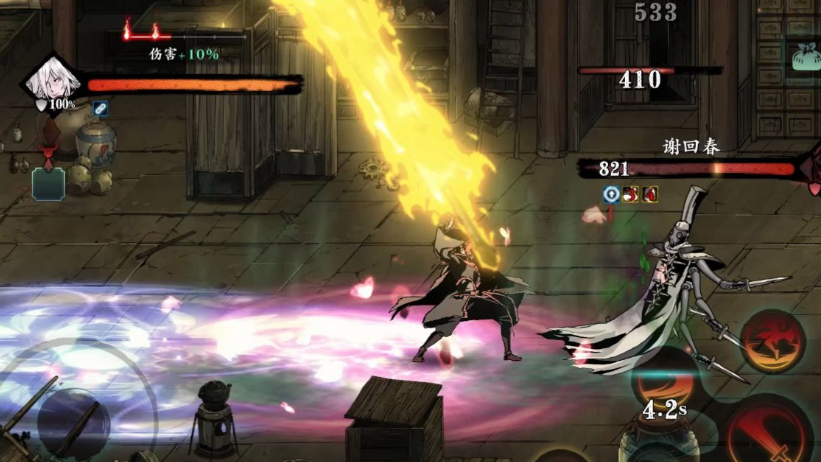821x462 pixels.
Task: Activate the red kick skill button
Action: click(773, 342)
